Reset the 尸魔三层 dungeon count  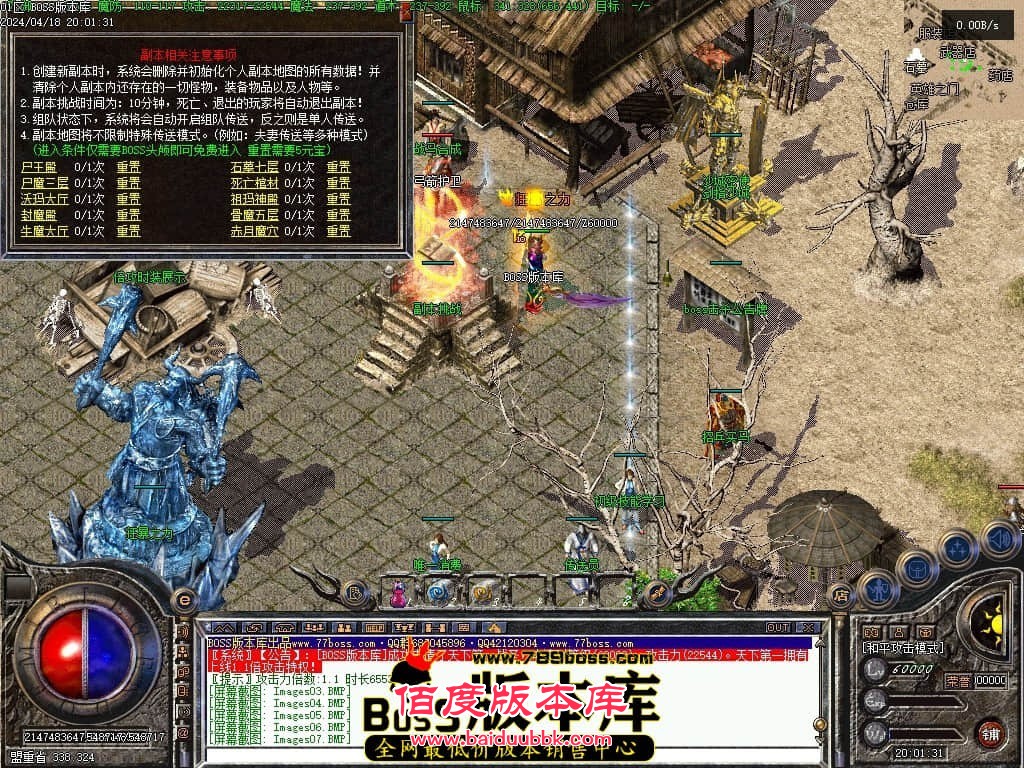[128, 183]
